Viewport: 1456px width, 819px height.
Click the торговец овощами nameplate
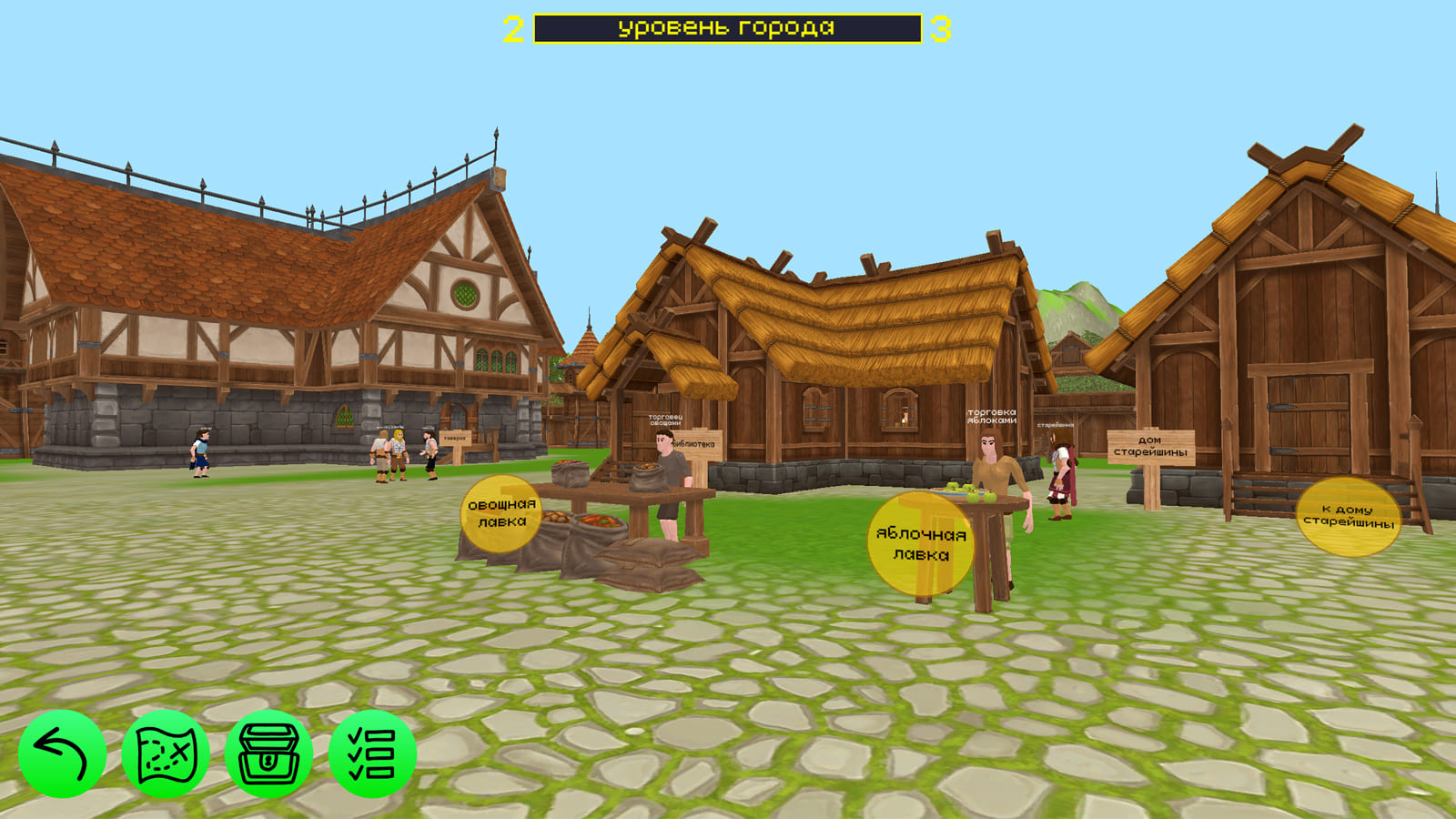665,420
